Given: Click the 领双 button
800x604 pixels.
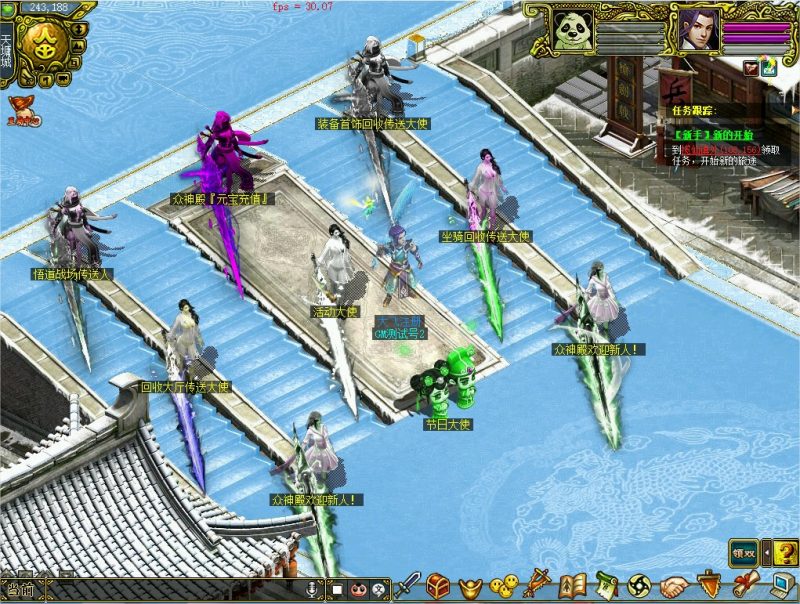Looking at the screenshot, I should coord(743,551).
